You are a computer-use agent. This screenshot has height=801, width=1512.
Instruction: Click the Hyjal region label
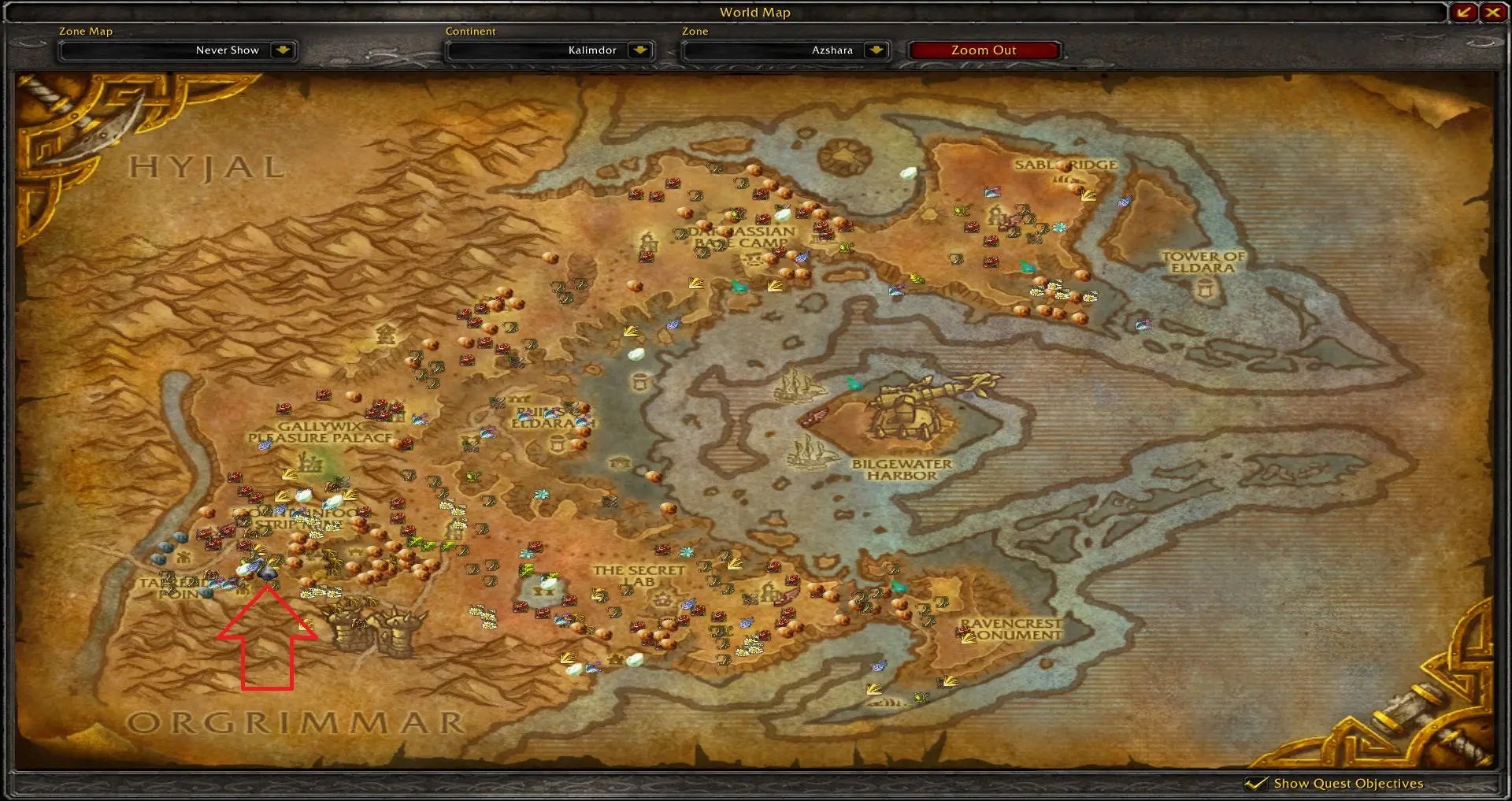pos(206,168)
